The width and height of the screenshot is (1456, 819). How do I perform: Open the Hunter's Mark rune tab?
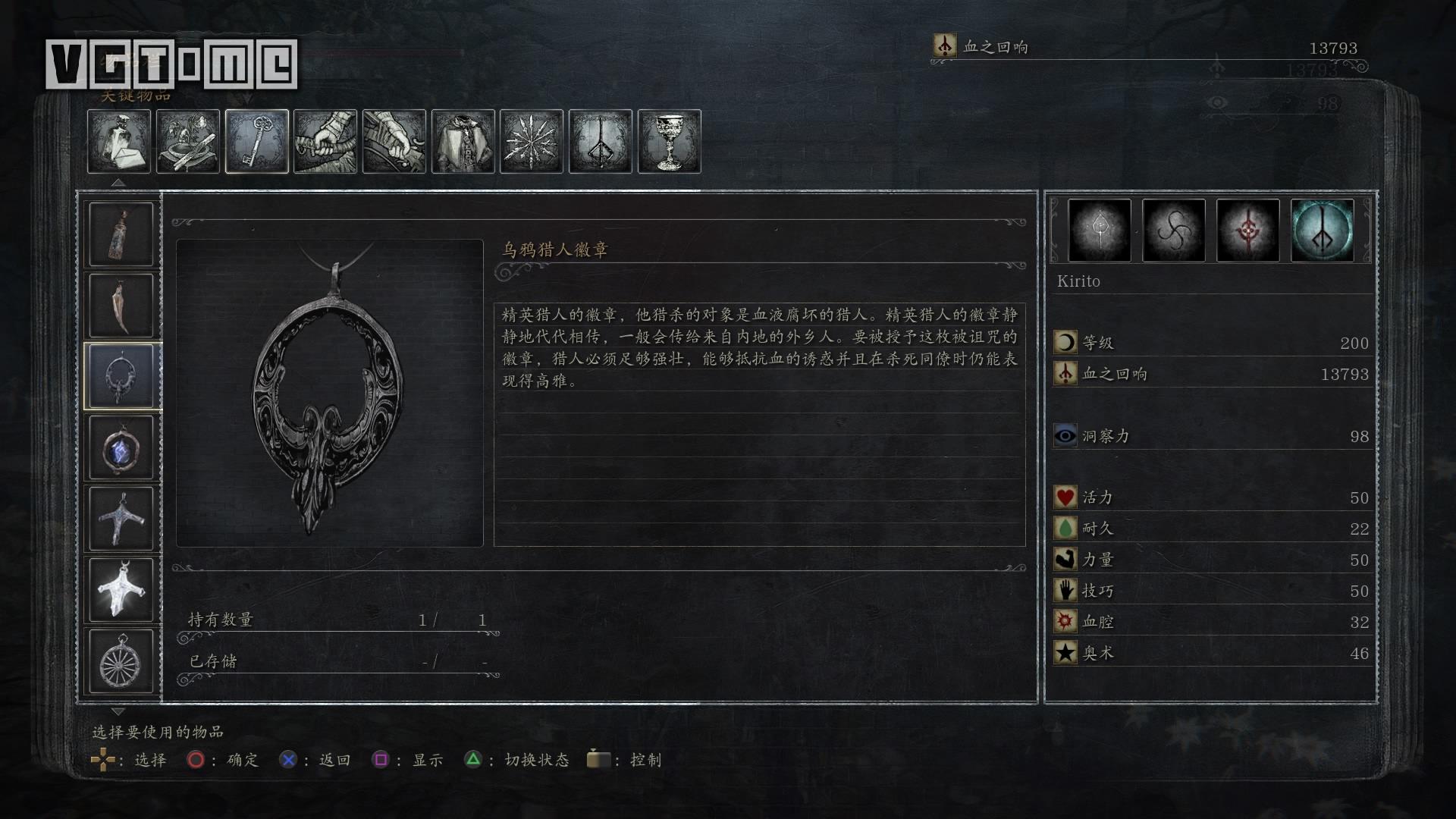coord(601,141)
